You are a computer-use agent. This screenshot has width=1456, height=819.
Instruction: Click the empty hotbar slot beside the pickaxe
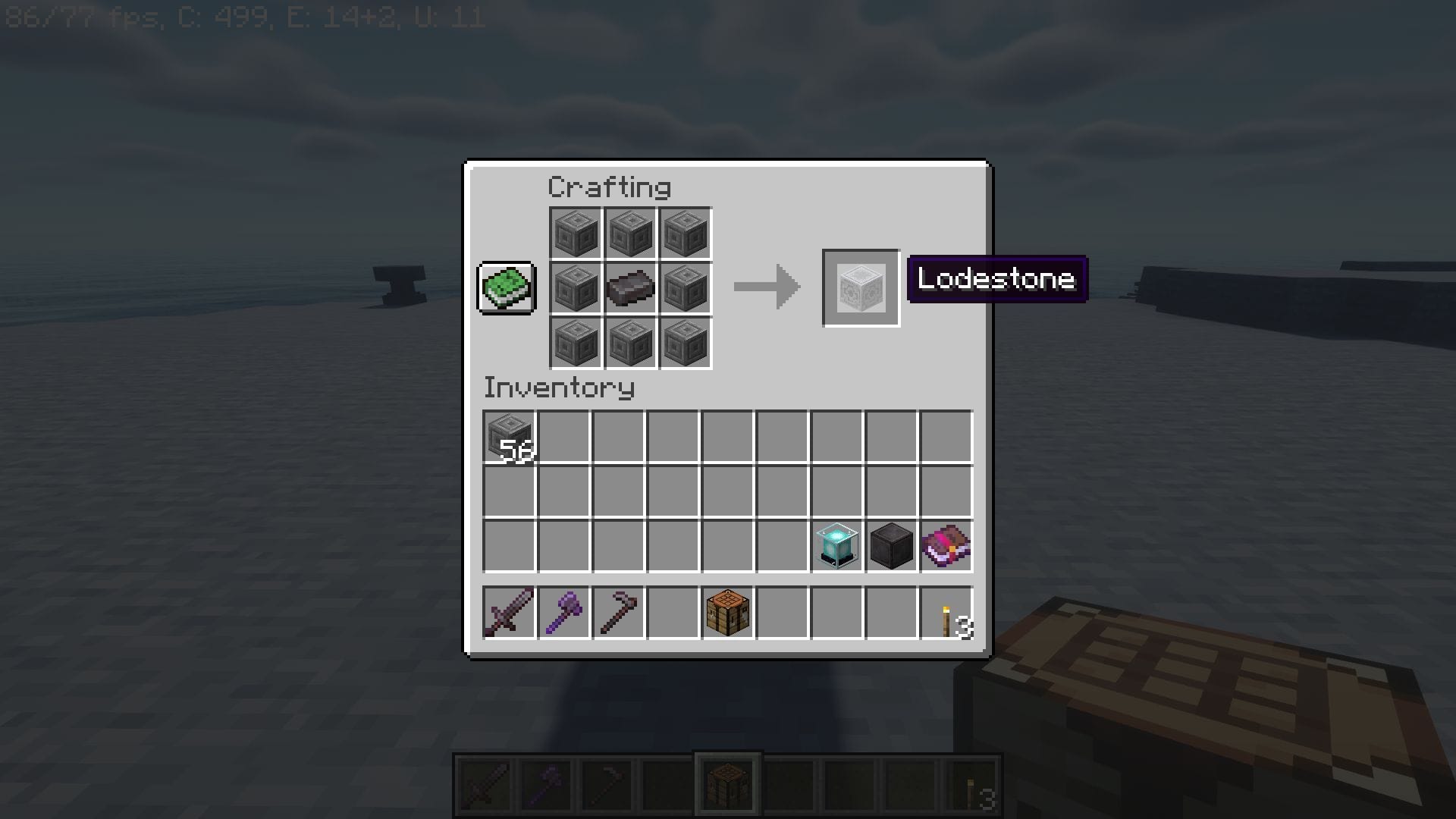coord(673,612)
